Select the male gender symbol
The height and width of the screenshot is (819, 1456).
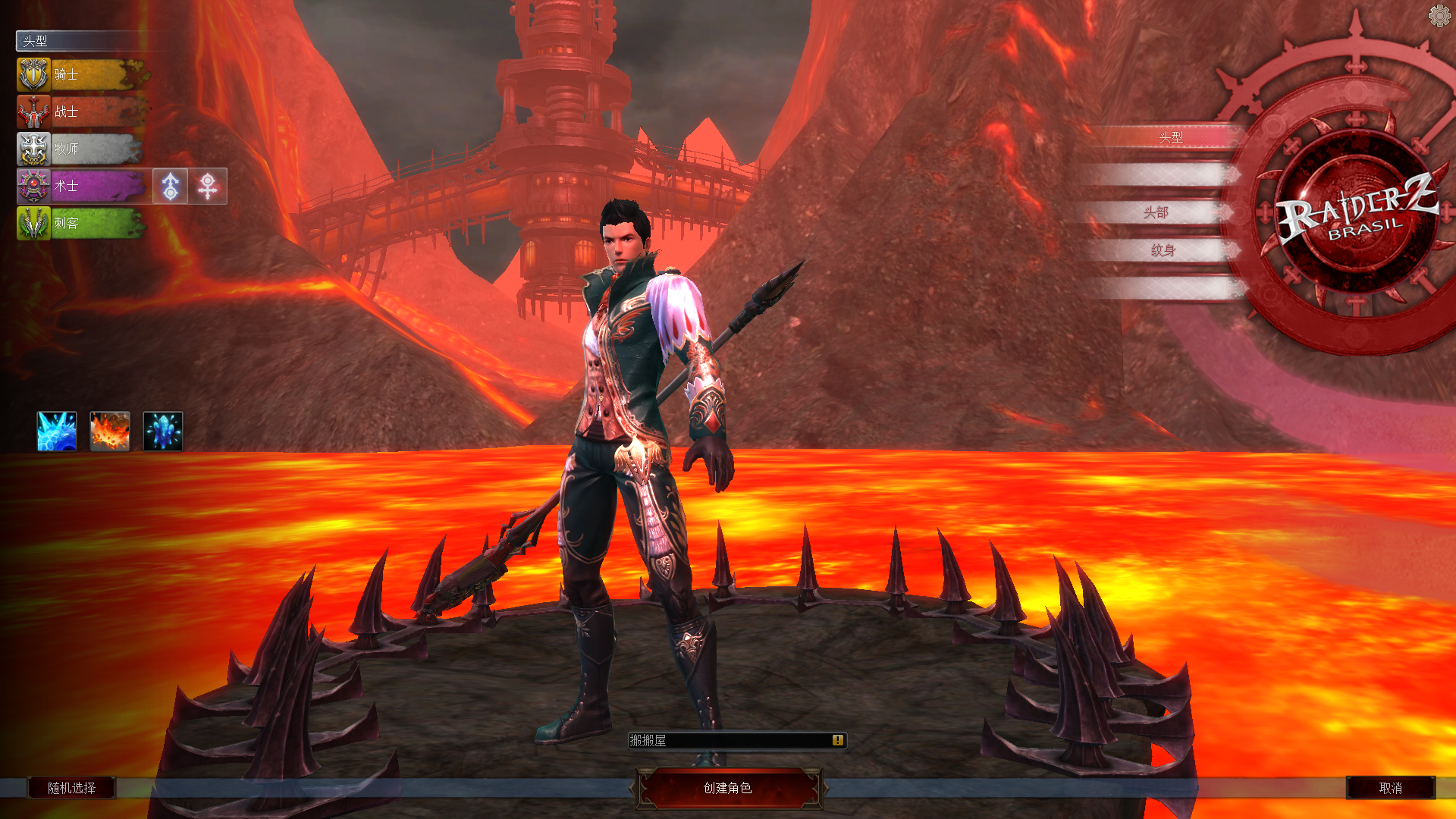pyautogui.click(x=171, y=186)
